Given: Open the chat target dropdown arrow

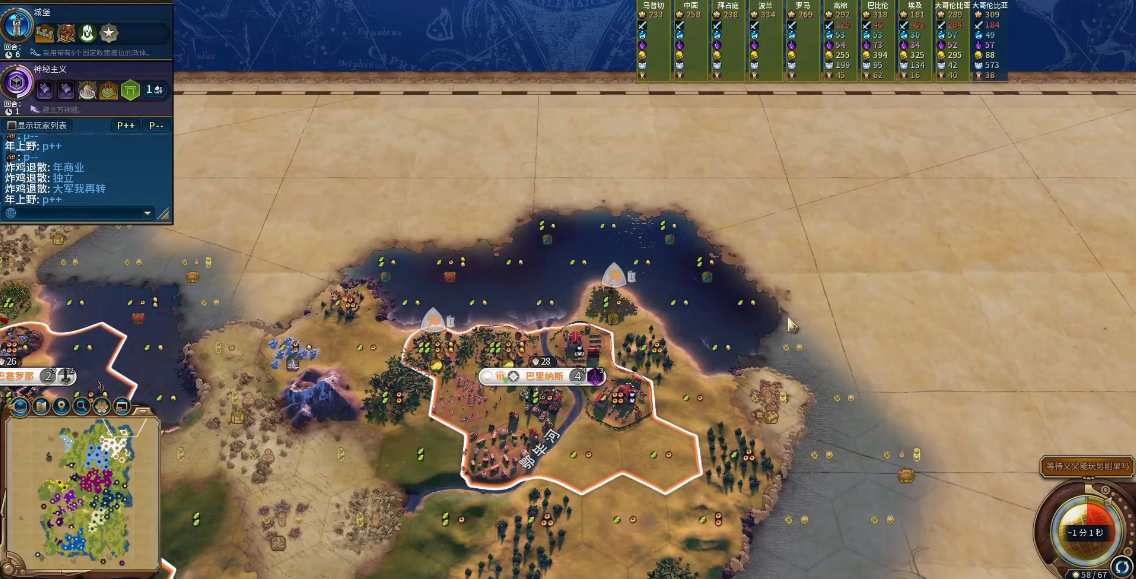Looking at the screenshot, I should [x=148, y=213].
